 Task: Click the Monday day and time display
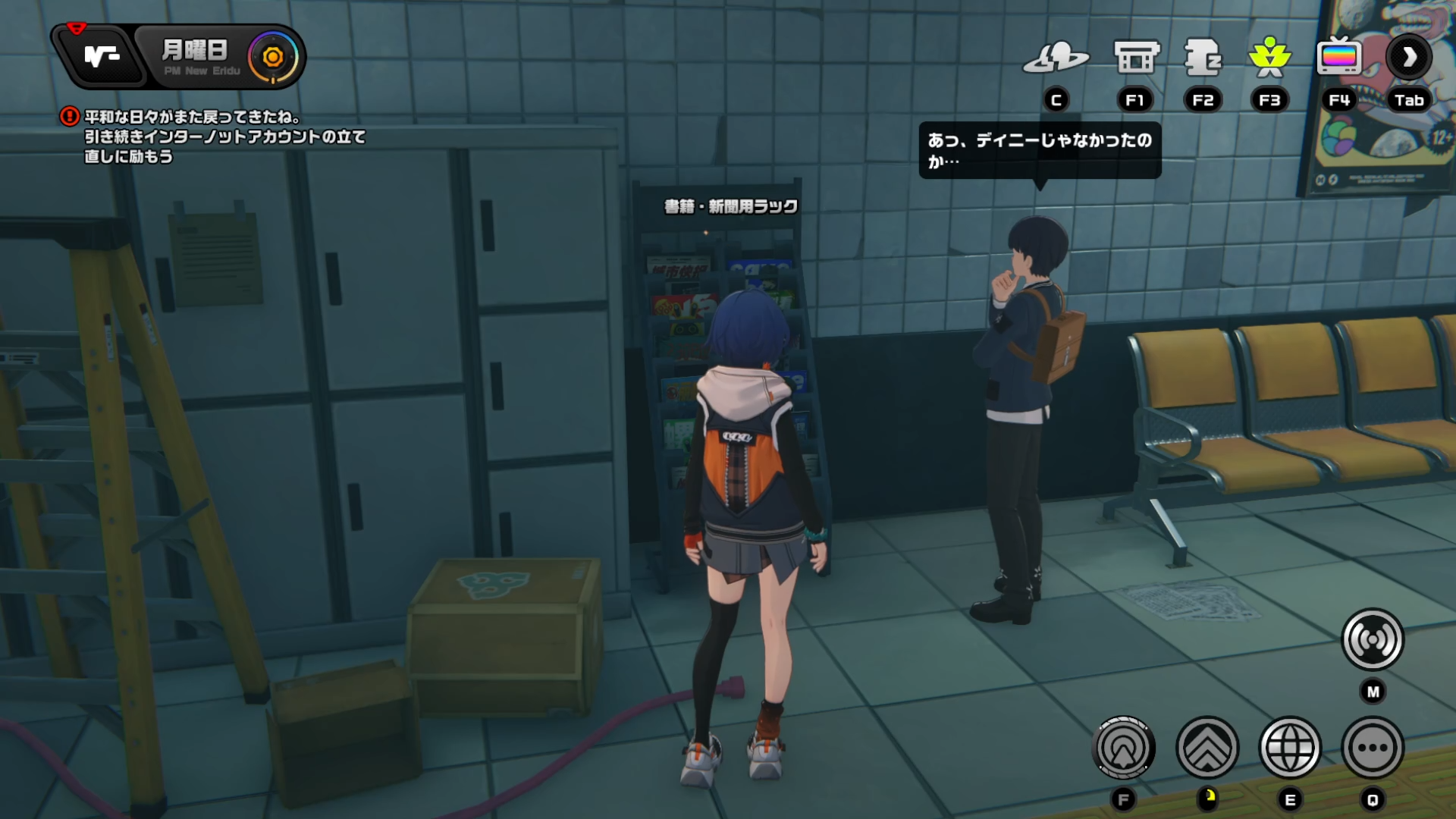pyautogui.click(x=196, y=56)
